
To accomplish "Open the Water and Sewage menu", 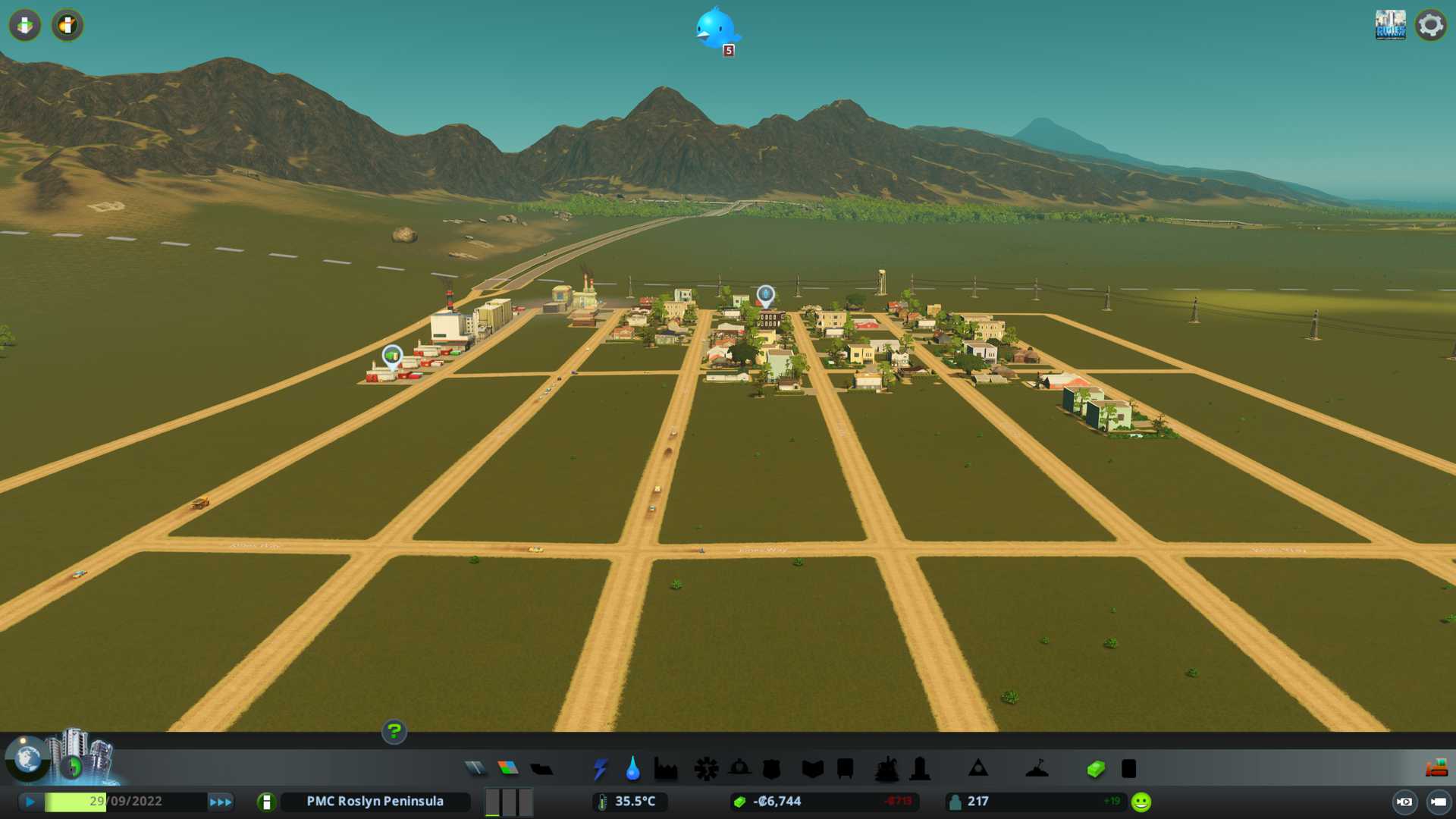I will pos(632,769).
